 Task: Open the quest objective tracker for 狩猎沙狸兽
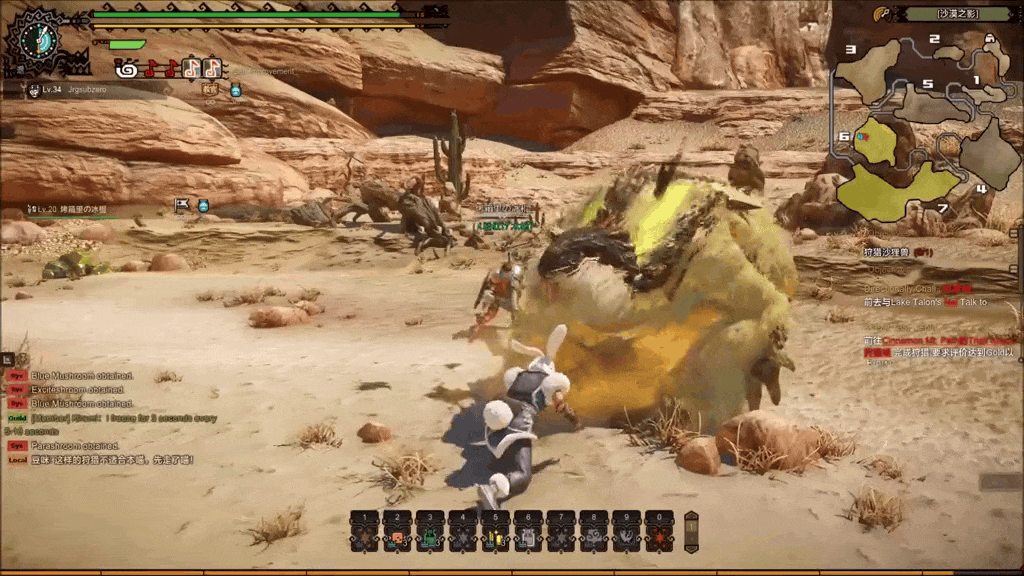click(x=897, y=253)
